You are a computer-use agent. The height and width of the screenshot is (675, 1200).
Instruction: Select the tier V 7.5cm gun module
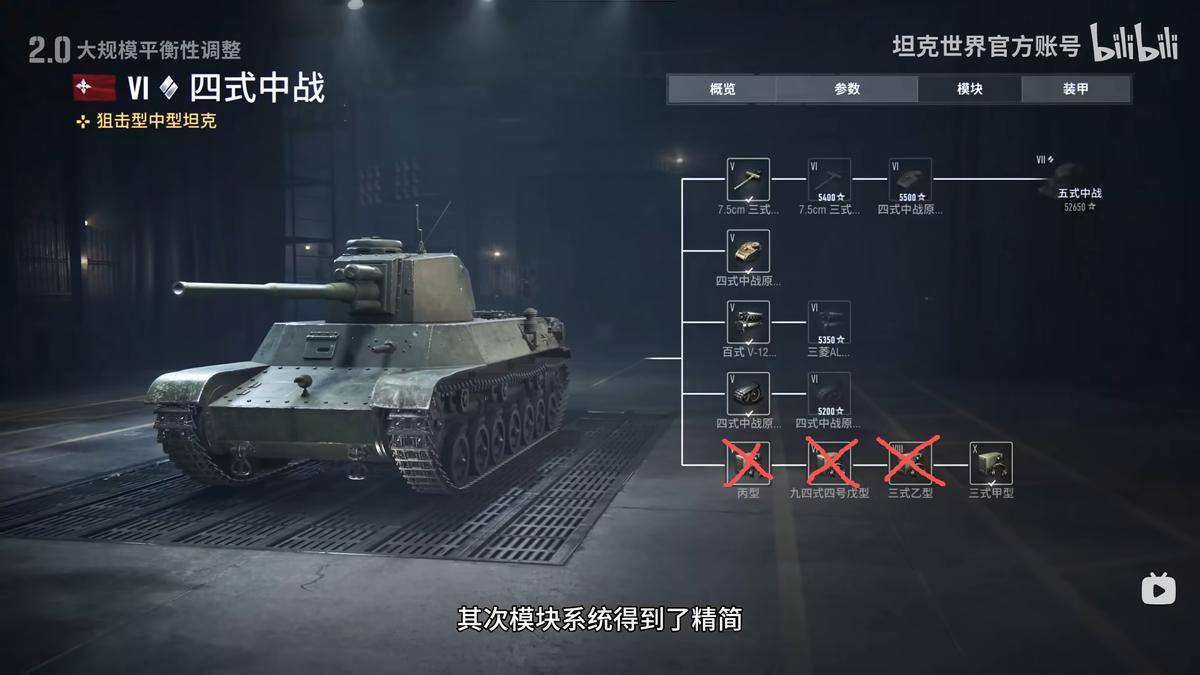click(x=748, y=179)
